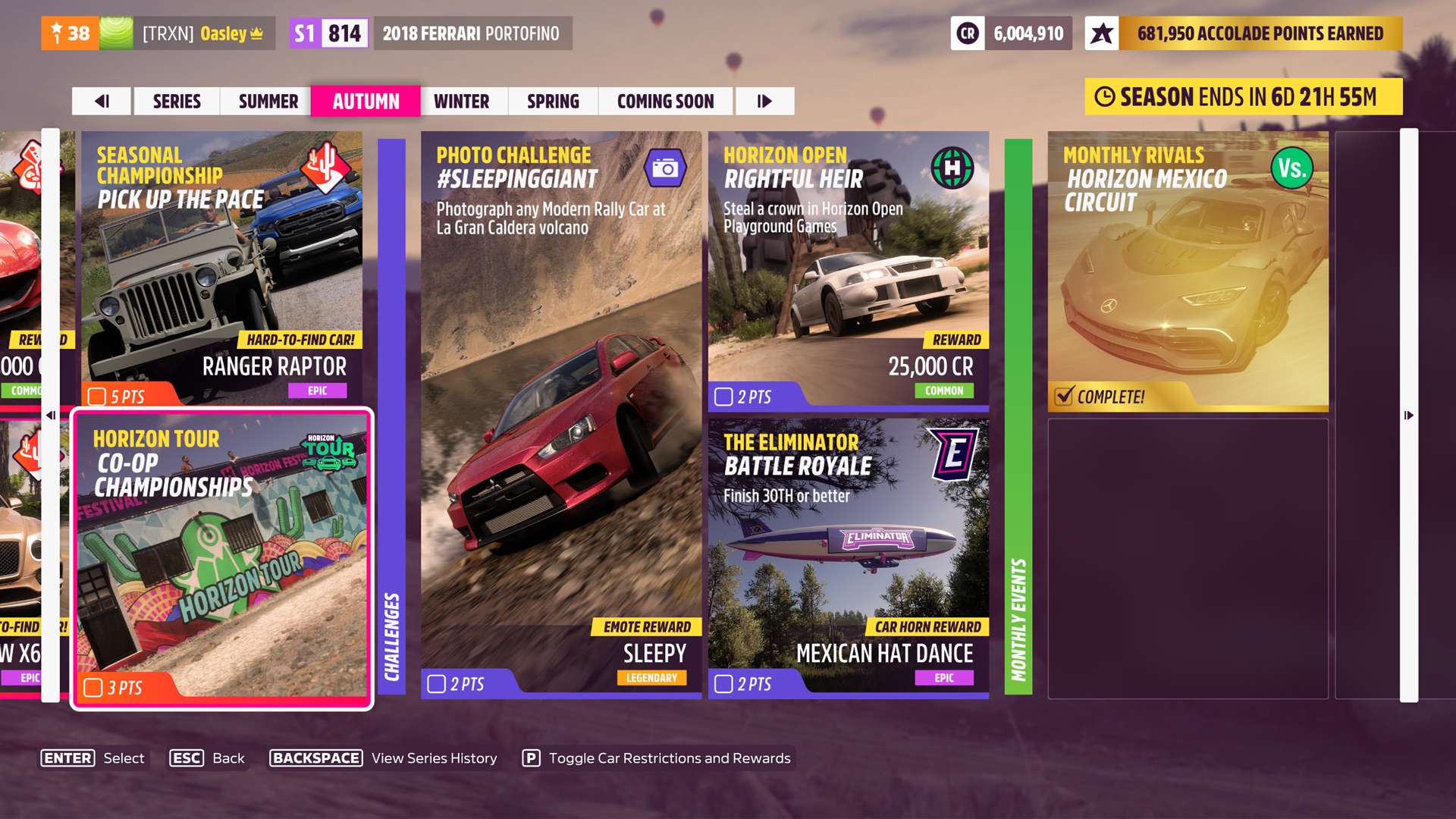The height and width of the screenshot is (819, 1456).
Task: Open the previous series page arrow
Action: (x=102, y=101)
